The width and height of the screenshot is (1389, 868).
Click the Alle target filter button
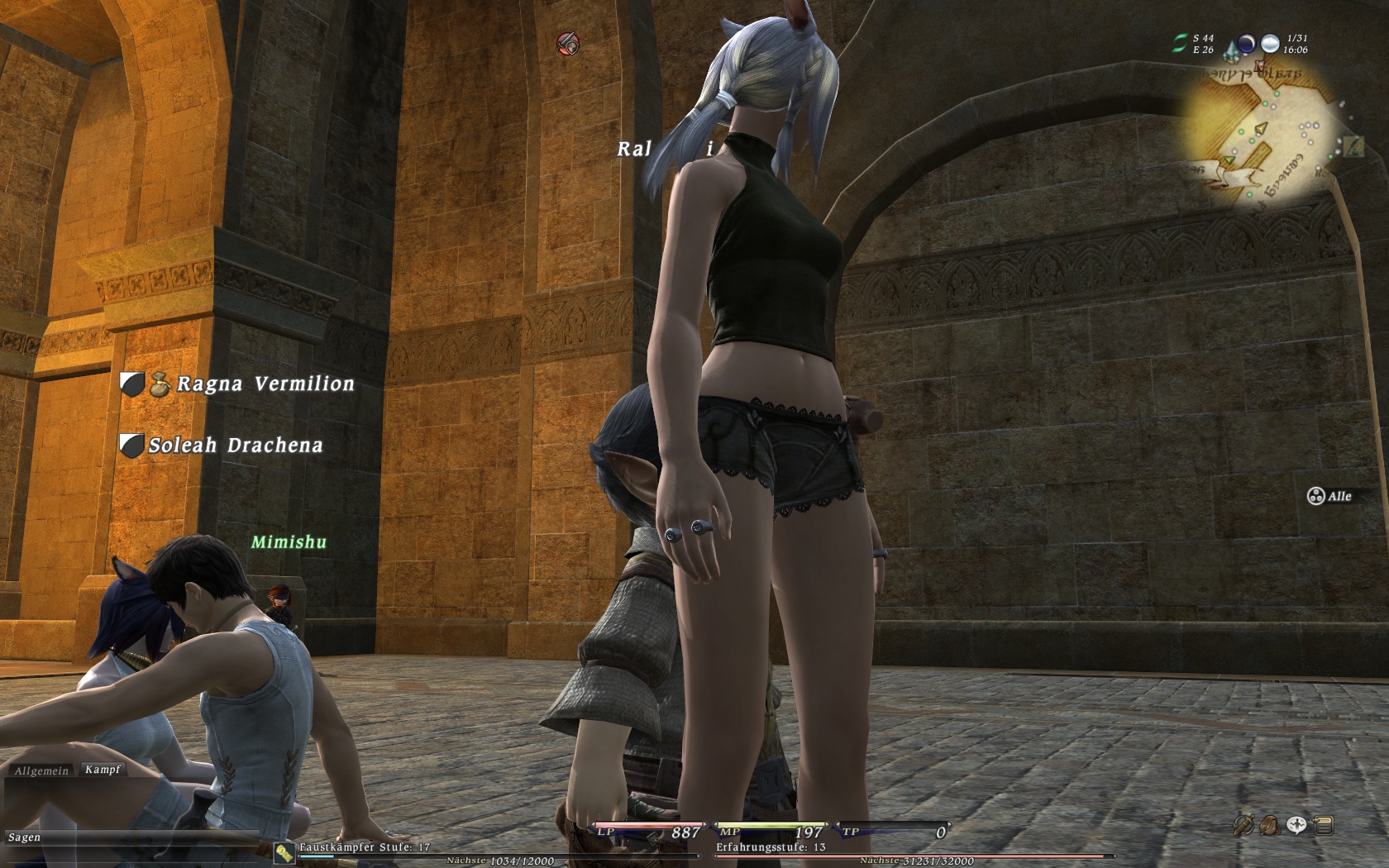1329,496
